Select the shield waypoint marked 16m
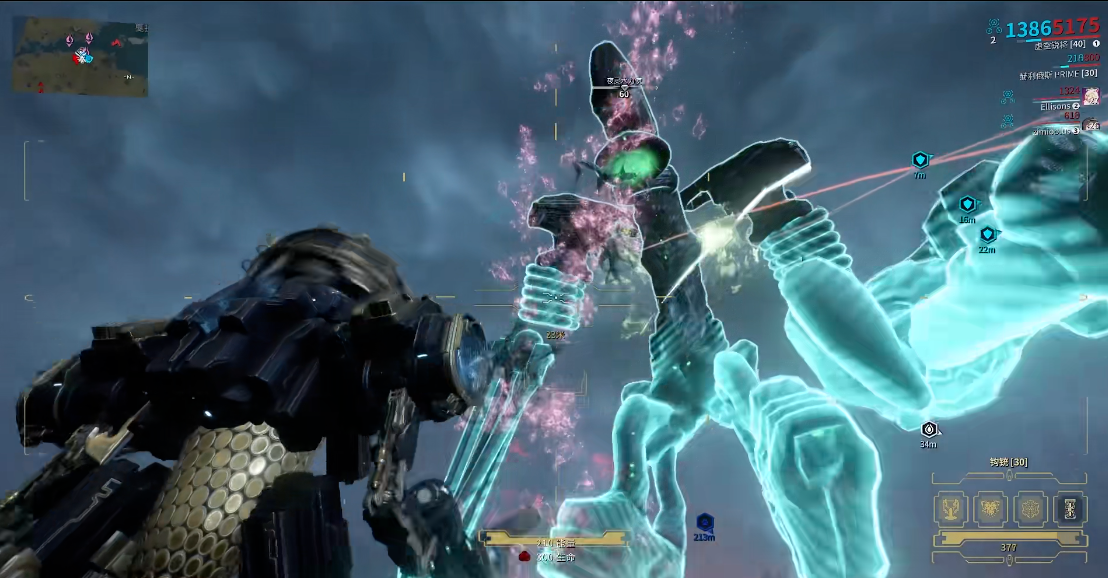 (x=967, y=204)
